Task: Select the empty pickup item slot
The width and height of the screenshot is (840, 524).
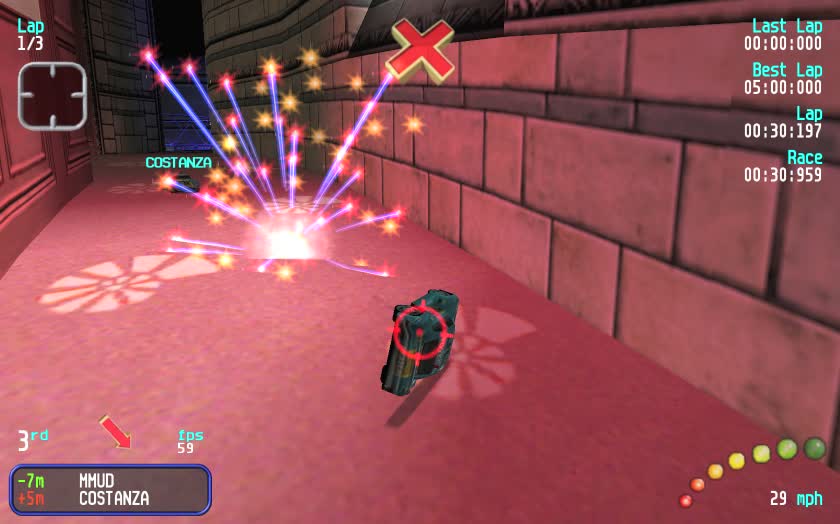Action: (52, 96)
